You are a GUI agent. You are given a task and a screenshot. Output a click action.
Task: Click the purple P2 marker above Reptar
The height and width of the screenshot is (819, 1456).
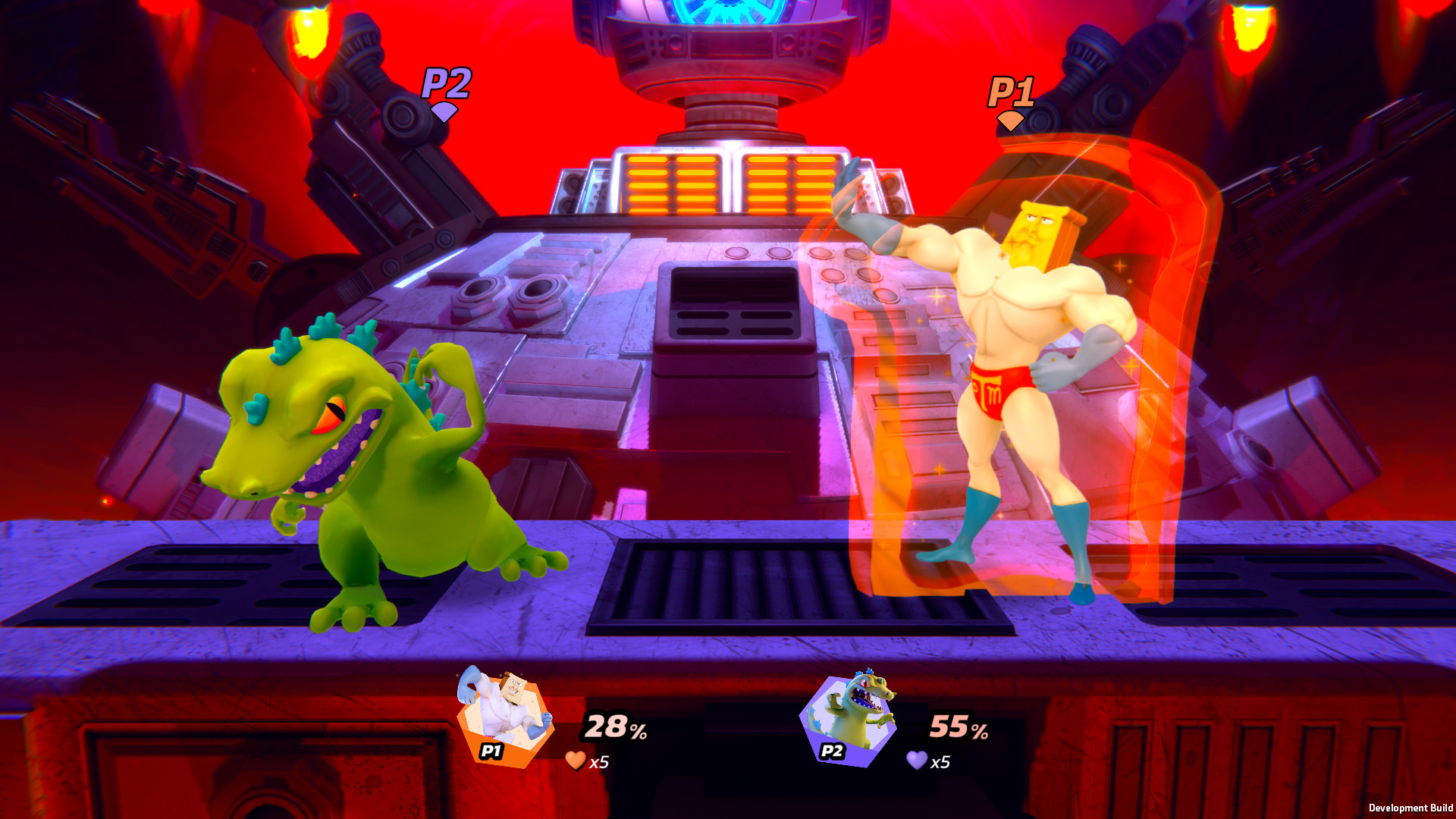pos(446,85)
